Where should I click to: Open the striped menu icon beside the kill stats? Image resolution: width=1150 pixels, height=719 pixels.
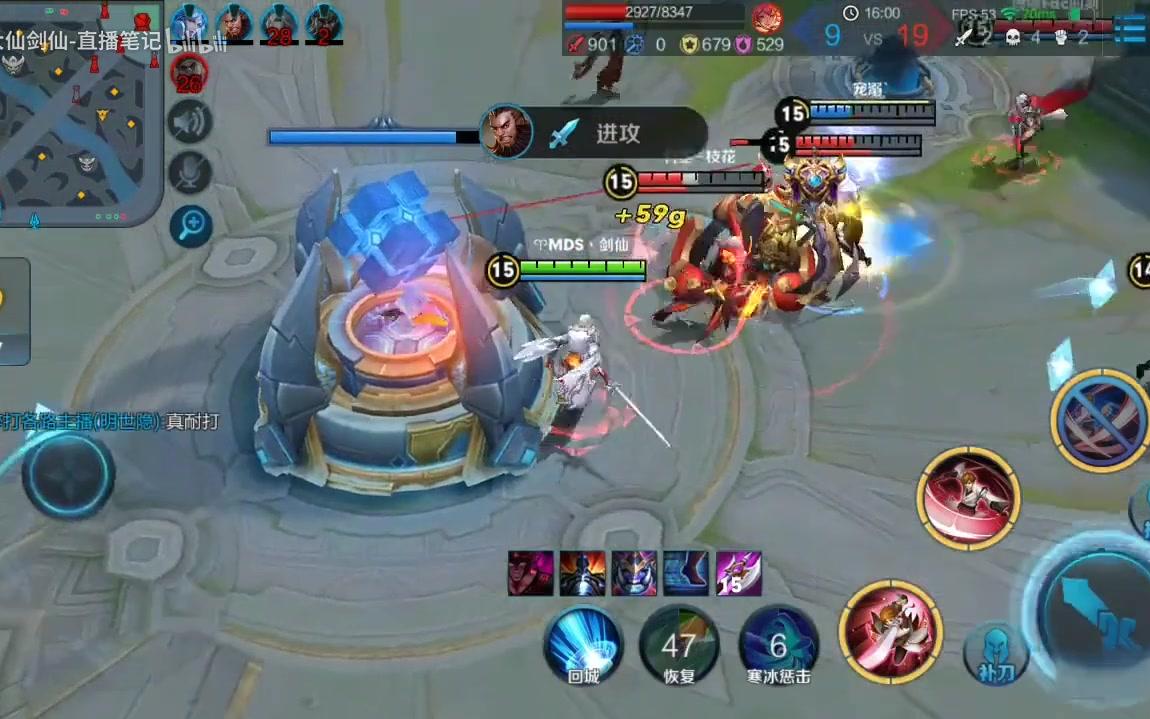[1130, 28]
